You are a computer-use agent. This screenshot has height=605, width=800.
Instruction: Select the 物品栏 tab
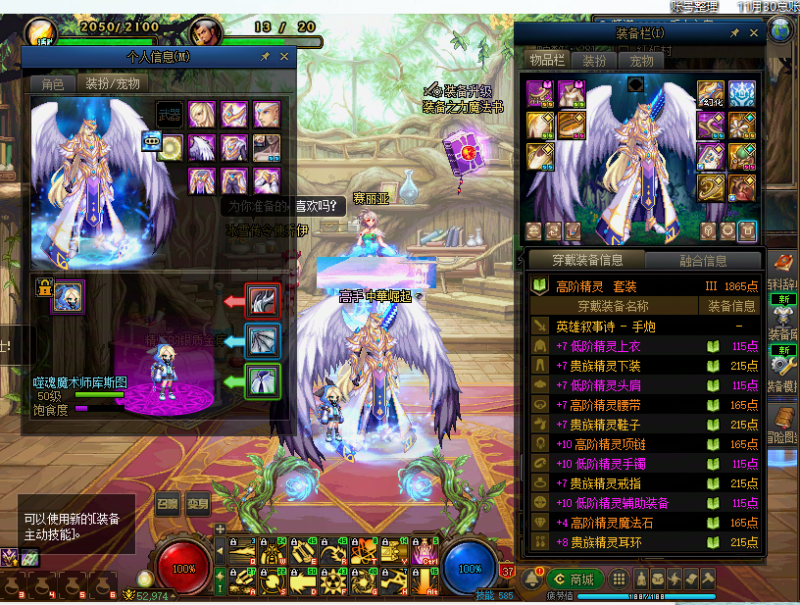(546, 61)
